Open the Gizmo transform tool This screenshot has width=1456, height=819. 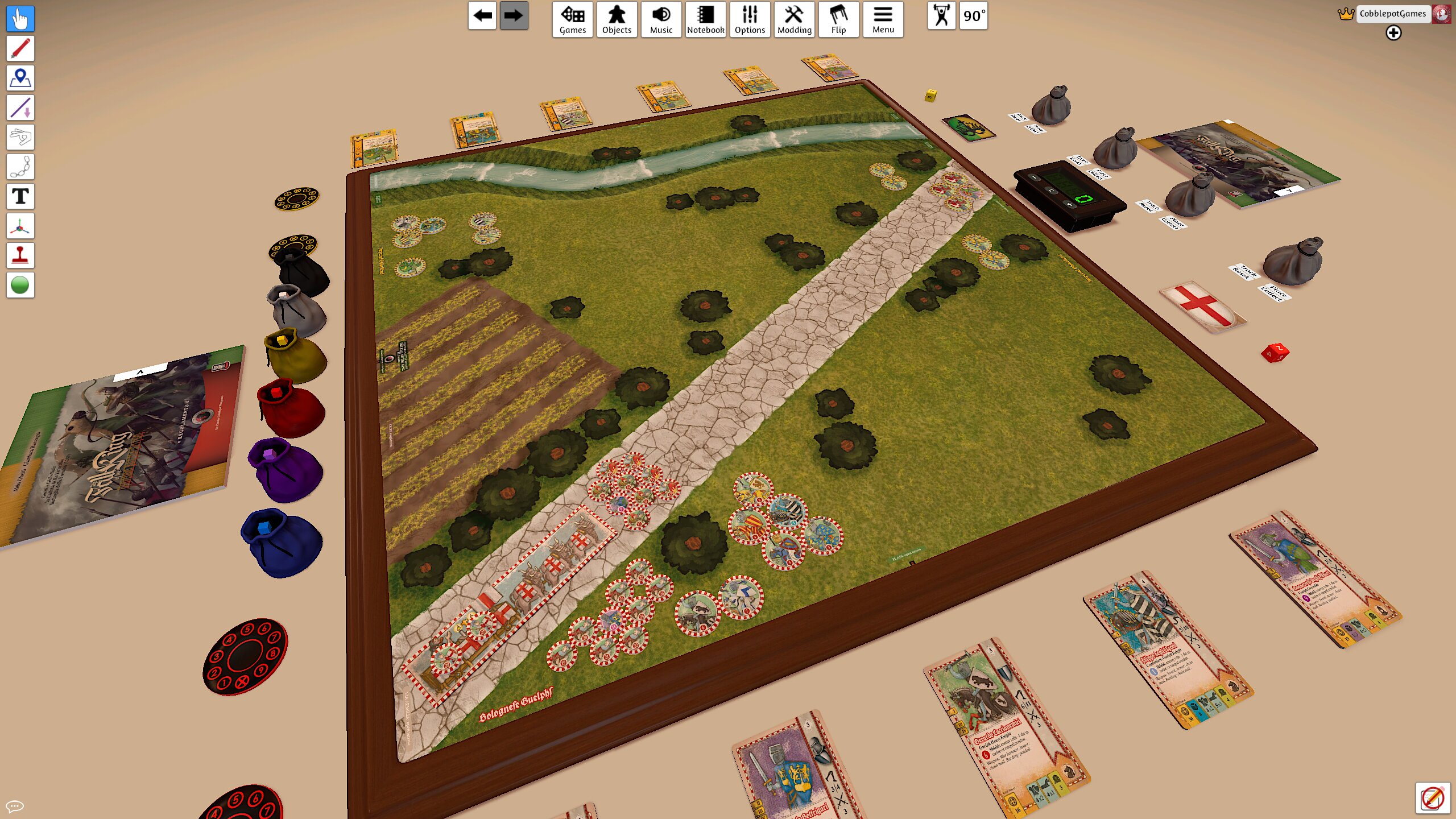pyautogui.click(x=20, y=225)
